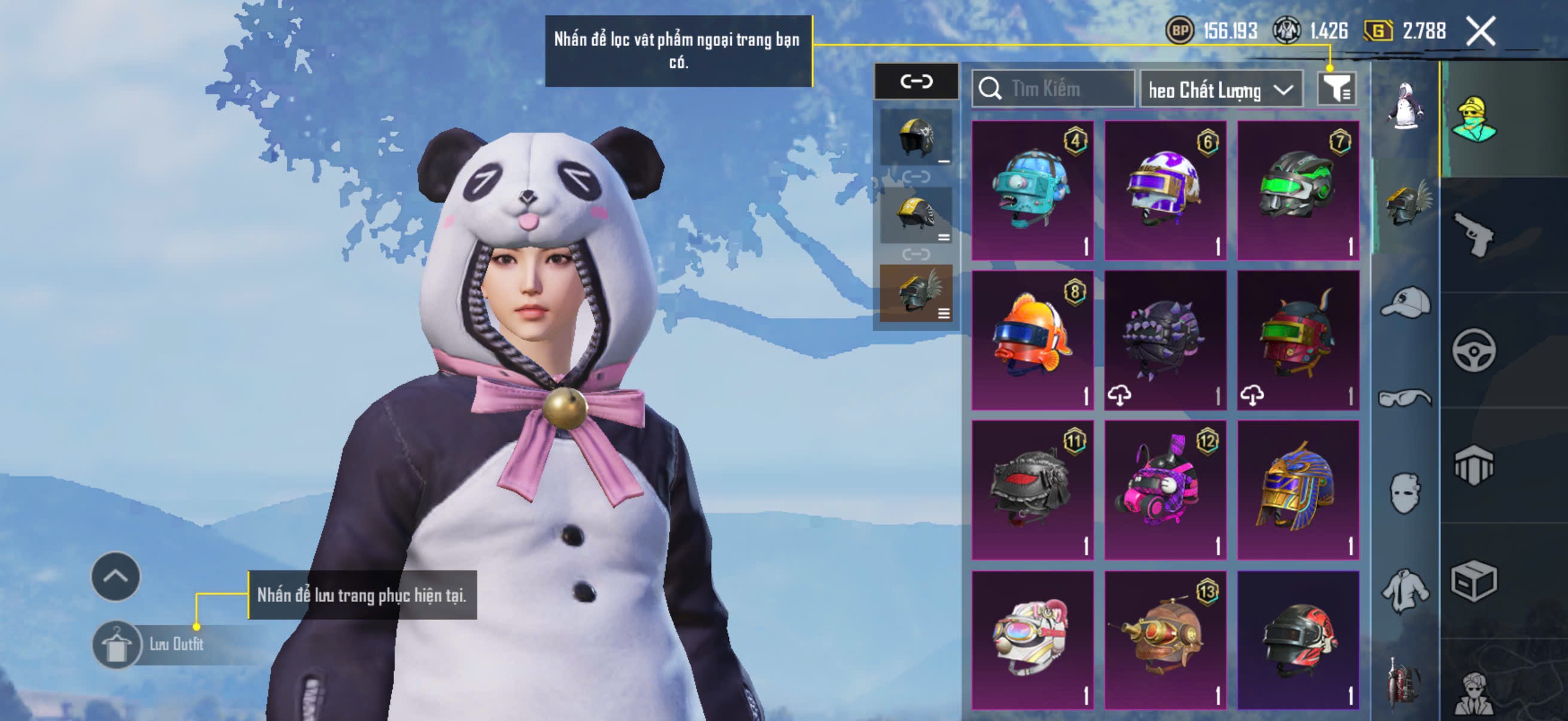Select the purple spiked helmet skin

[x=1165, y=340]
